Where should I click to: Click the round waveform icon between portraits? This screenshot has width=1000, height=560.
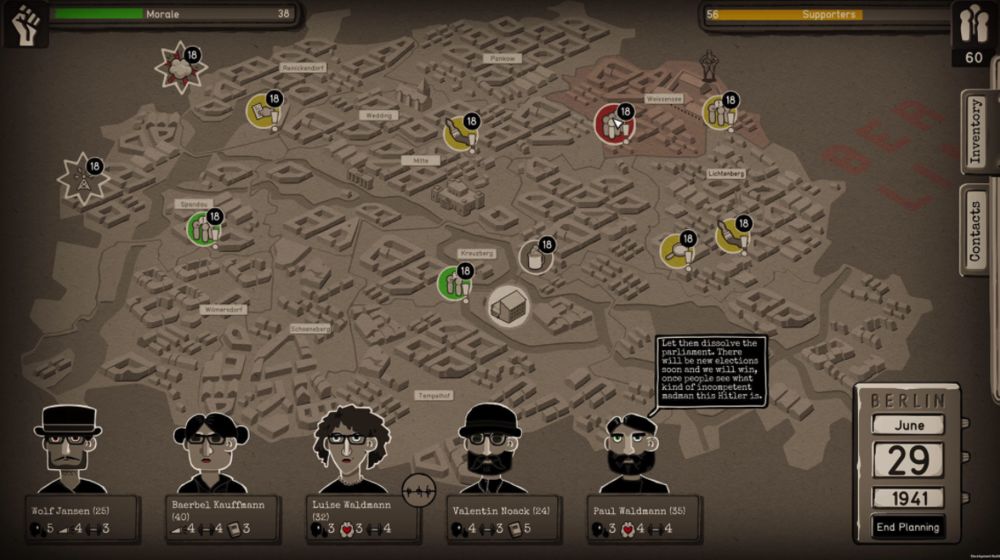421,491
